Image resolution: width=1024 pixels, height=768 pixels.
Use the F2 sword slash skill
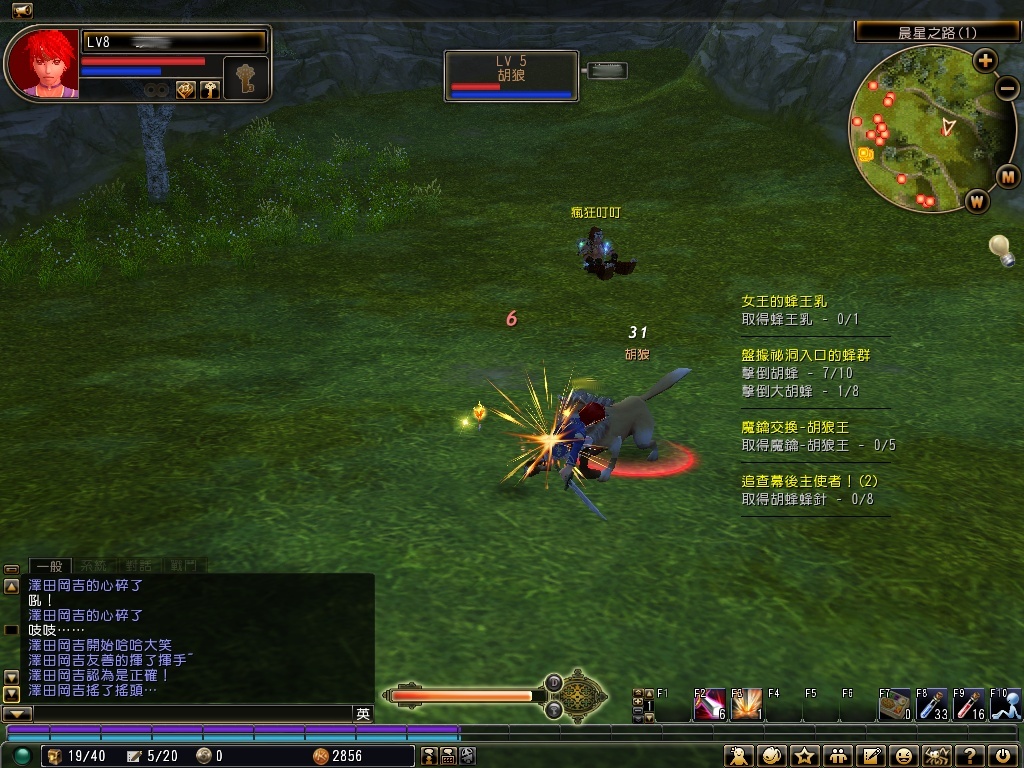tap(709, 705)
